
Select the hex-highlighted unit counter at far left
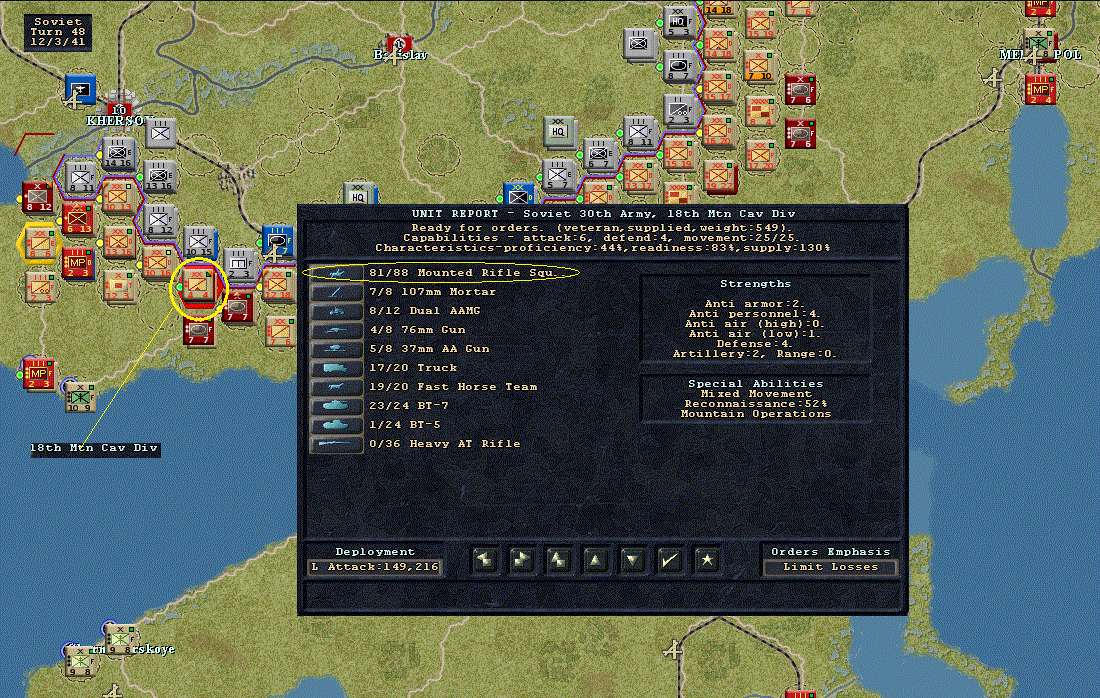coord(39,242)
